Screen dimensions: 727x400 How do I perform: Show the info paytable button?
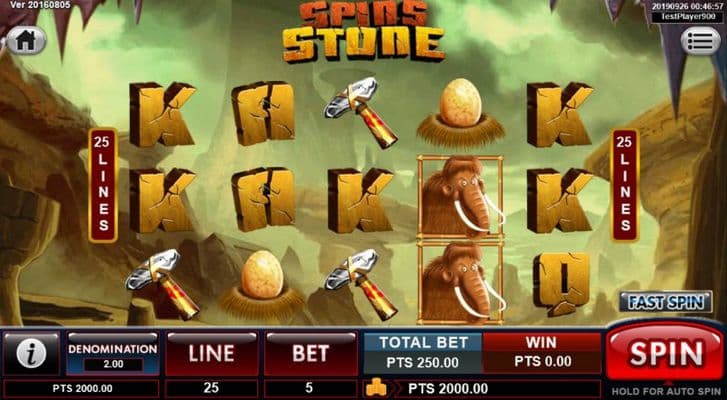point(31,353)
